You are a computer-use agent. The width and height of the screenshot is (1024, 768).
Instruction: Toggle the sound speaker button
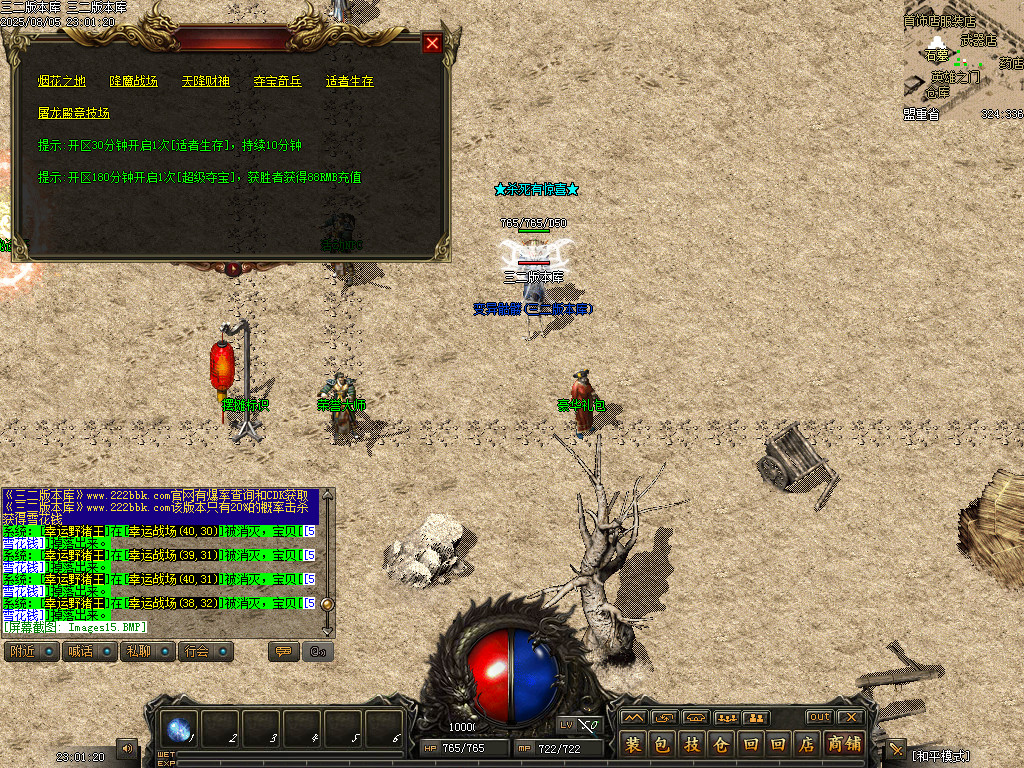click(127, 748)
